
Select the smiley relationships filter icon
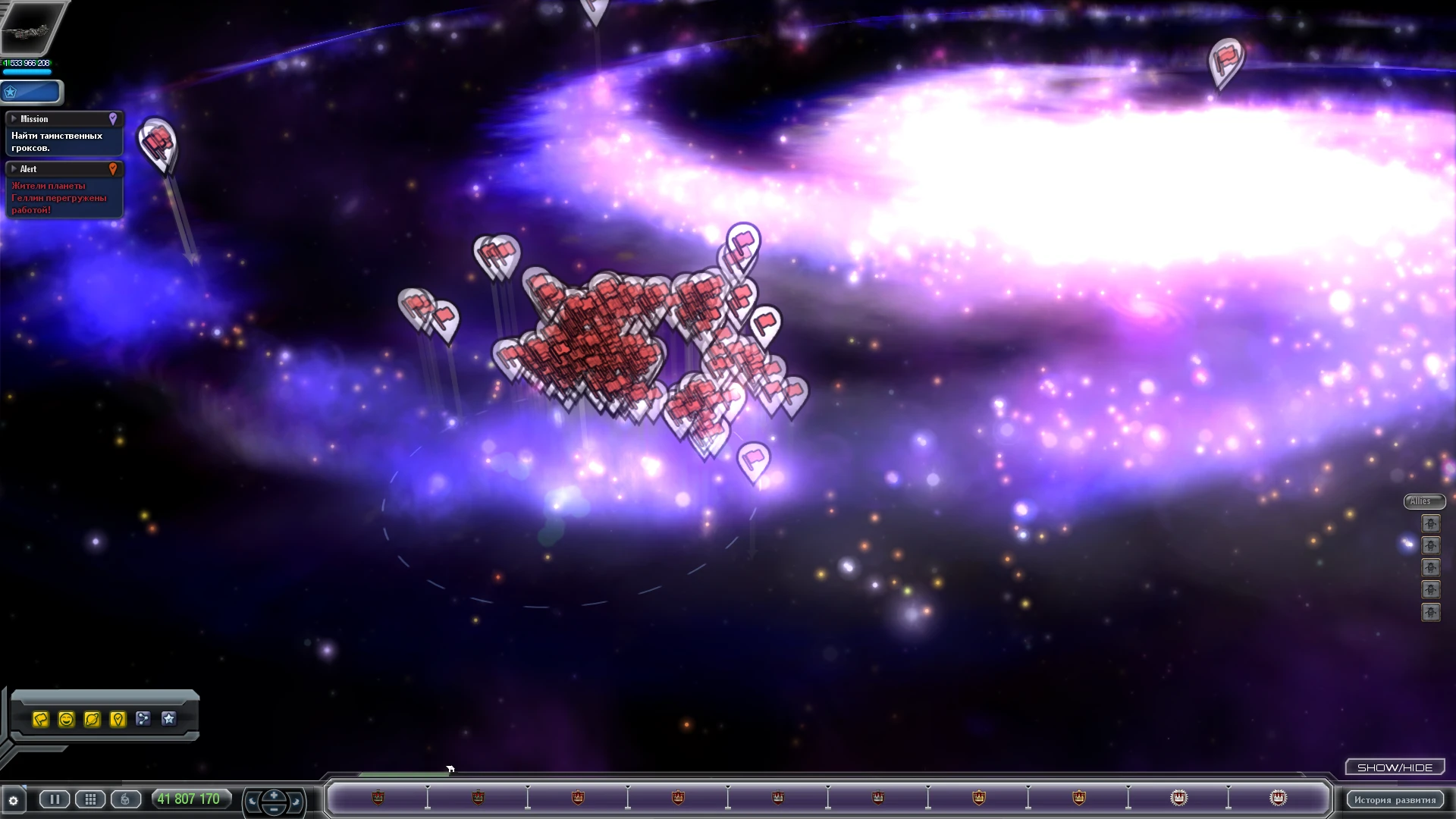pyautogui.click(x=67, y=719)
